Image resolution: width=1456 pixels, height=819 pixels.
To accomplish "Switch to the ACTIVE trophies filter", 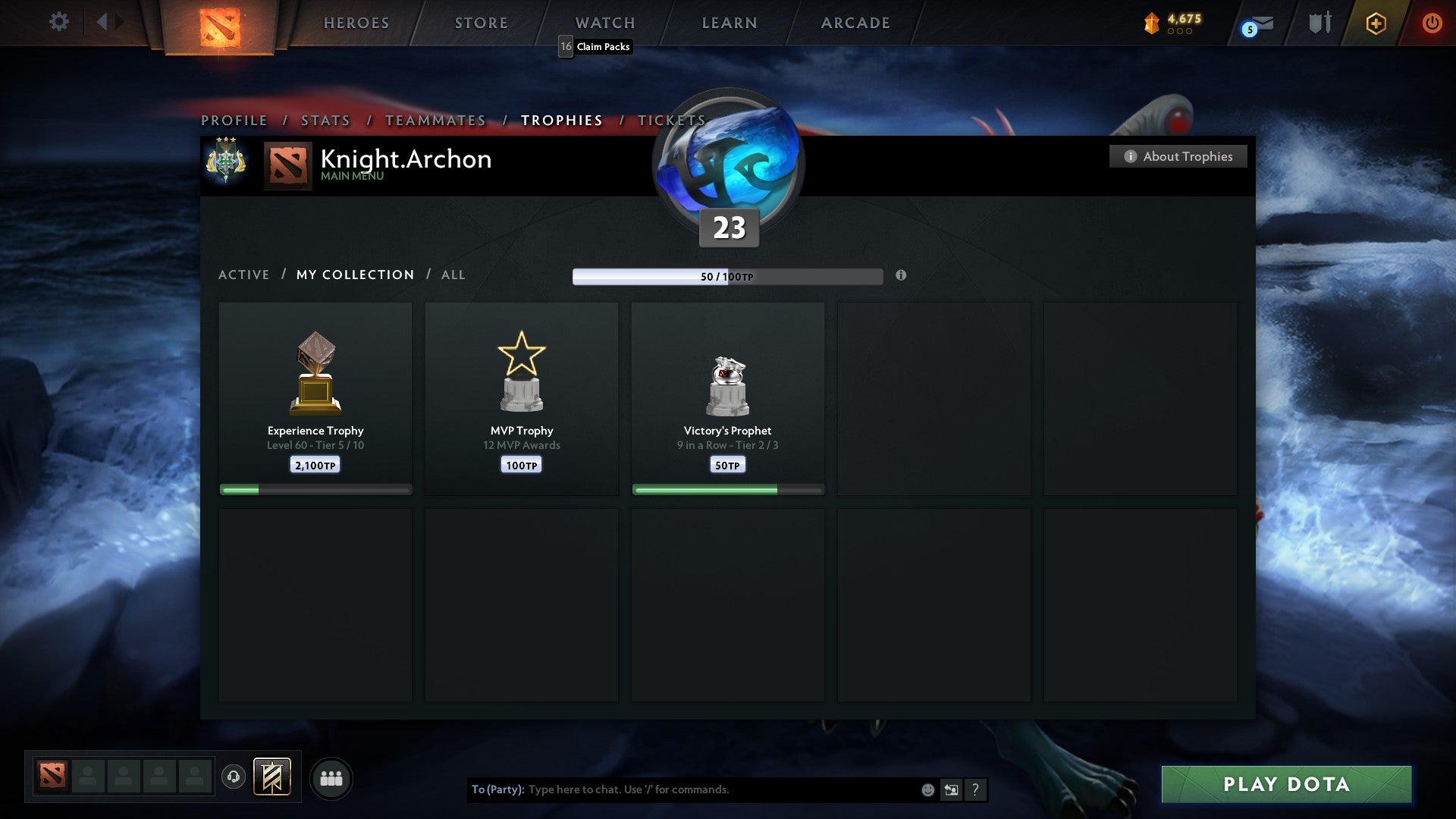I will pyautogui.click(x=244, y=275).
